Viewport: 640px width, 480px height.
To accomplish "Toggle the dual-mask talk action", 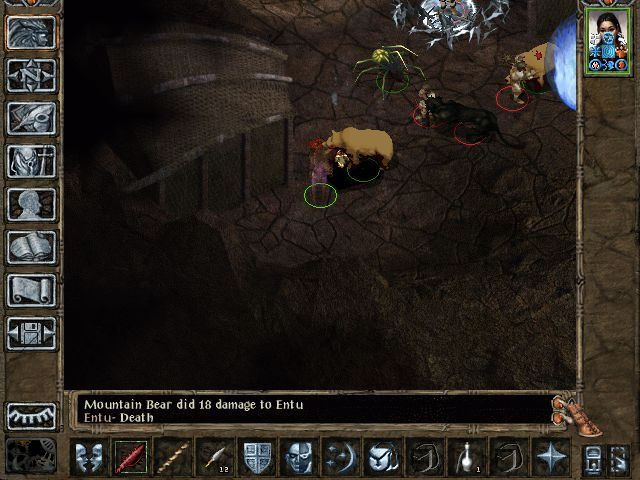I will point(91,457).
